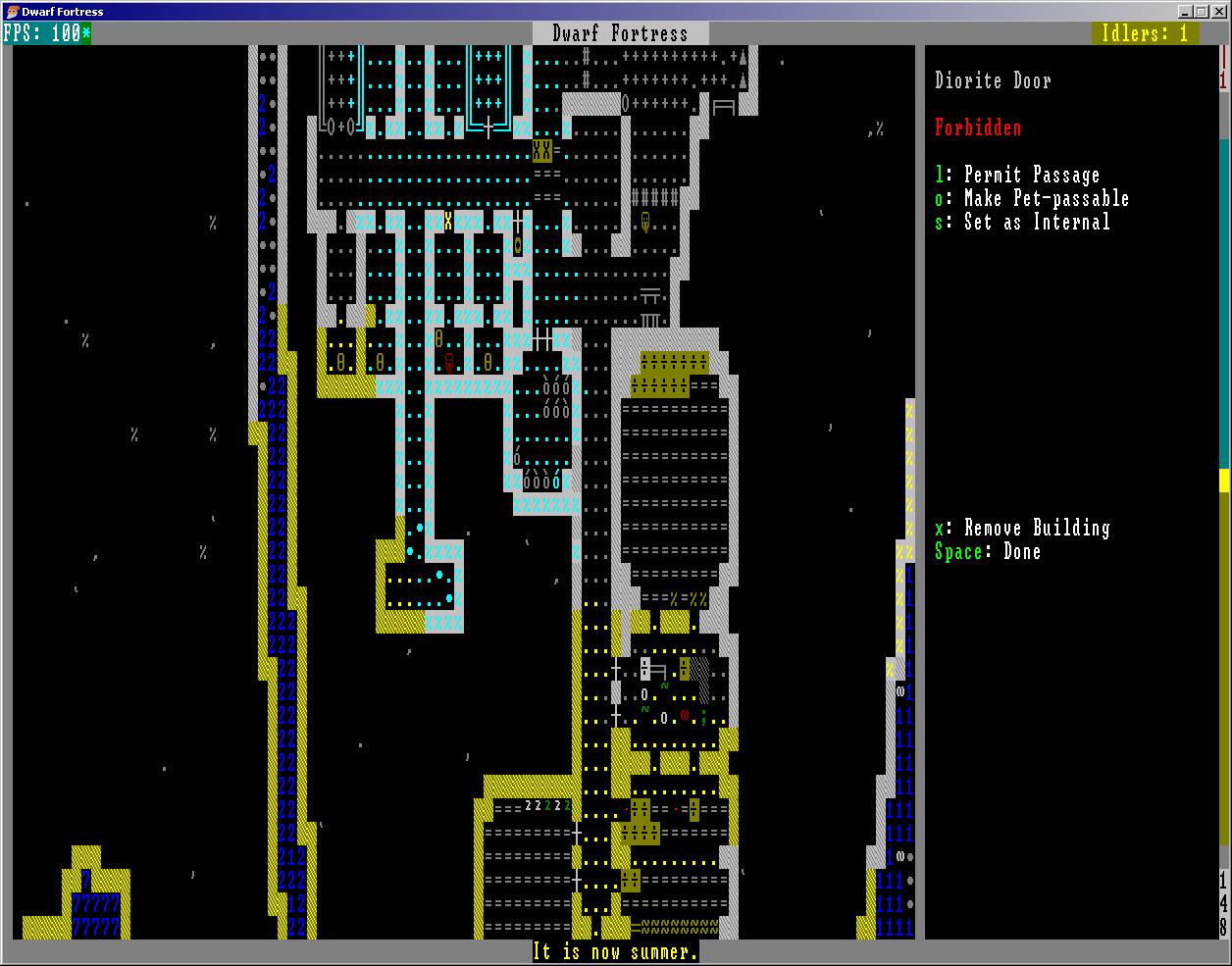Click the Idlers counter

(1145, 33)
